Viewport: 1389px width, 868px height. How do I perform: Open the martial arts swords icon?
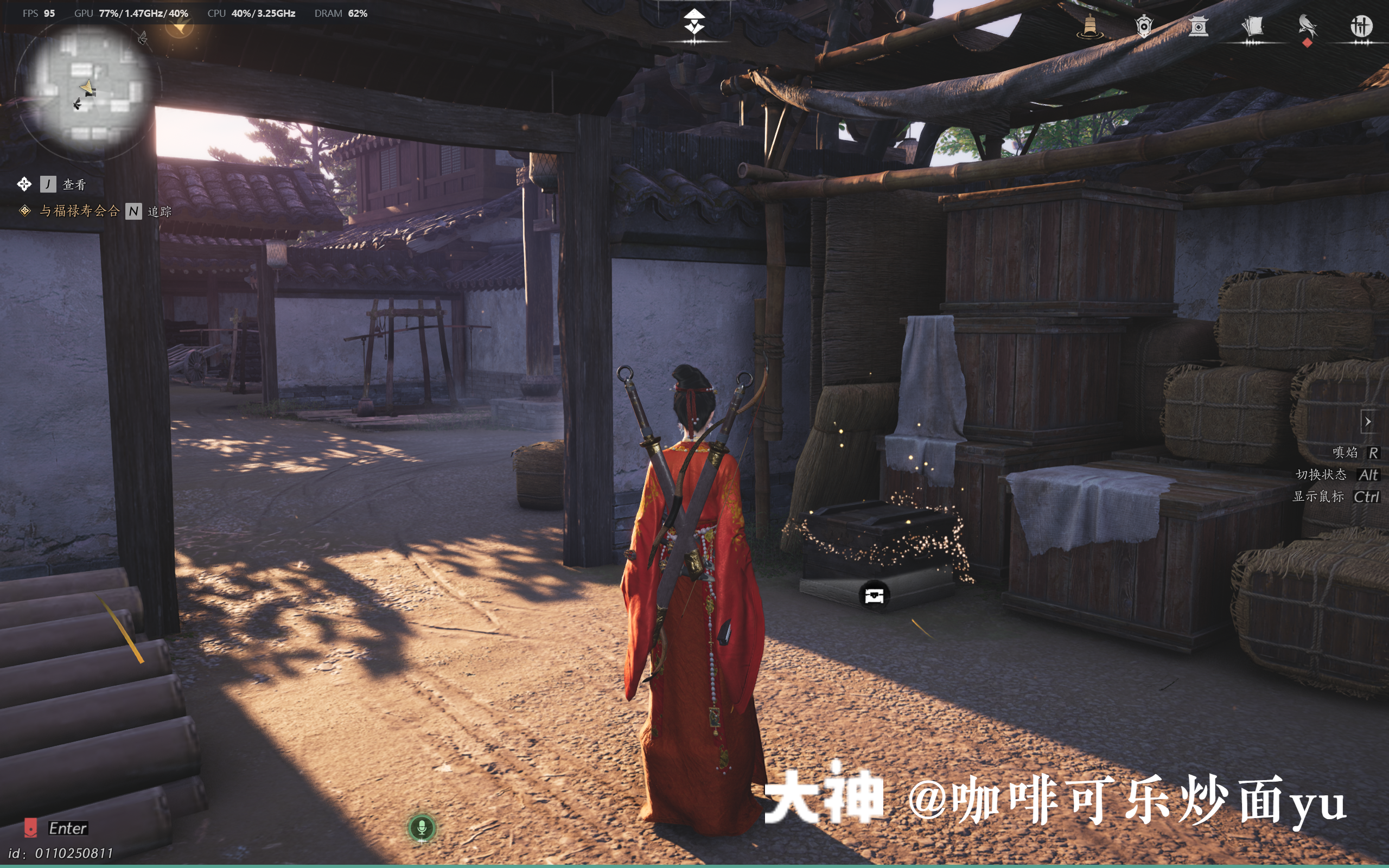click(1365, 26)
